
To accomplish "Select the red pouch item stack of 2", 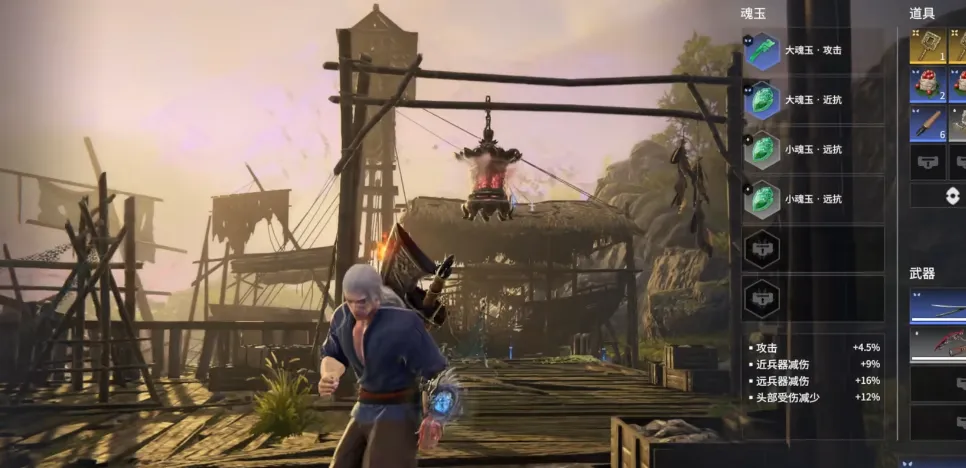I will point(927,85).
